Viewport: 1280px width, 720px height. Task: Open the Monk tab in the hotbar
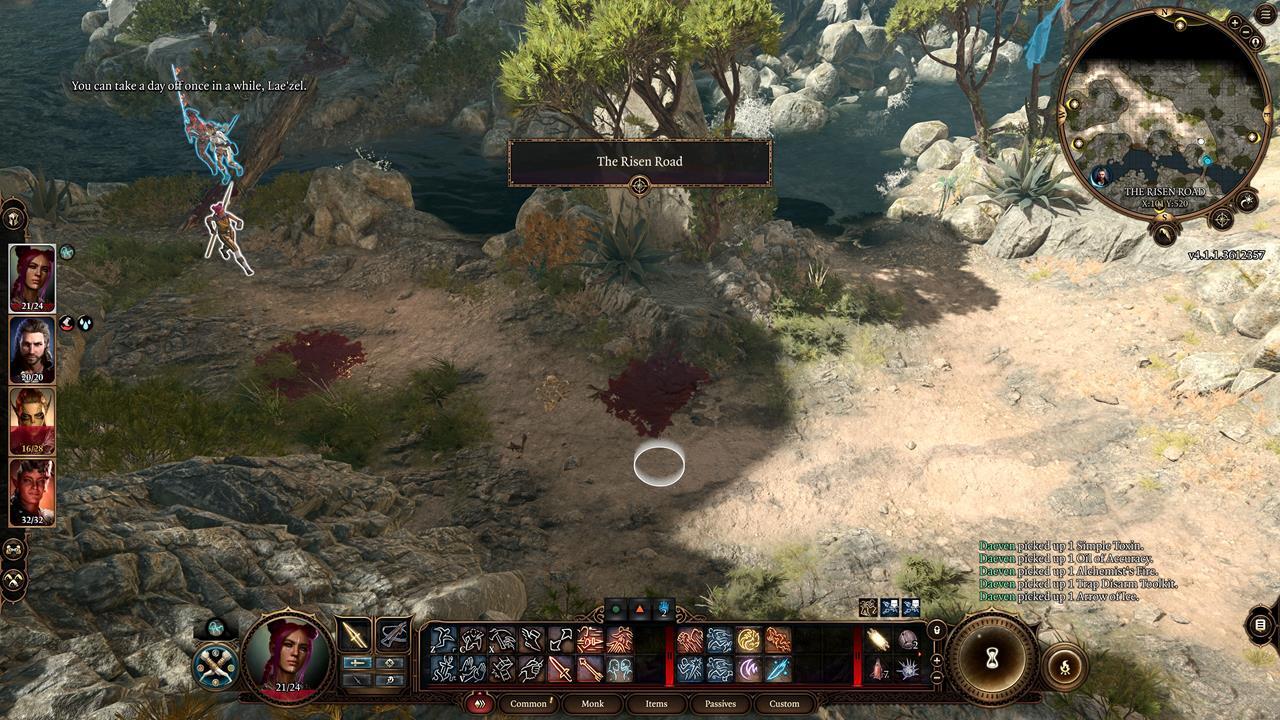click(592, 704)
